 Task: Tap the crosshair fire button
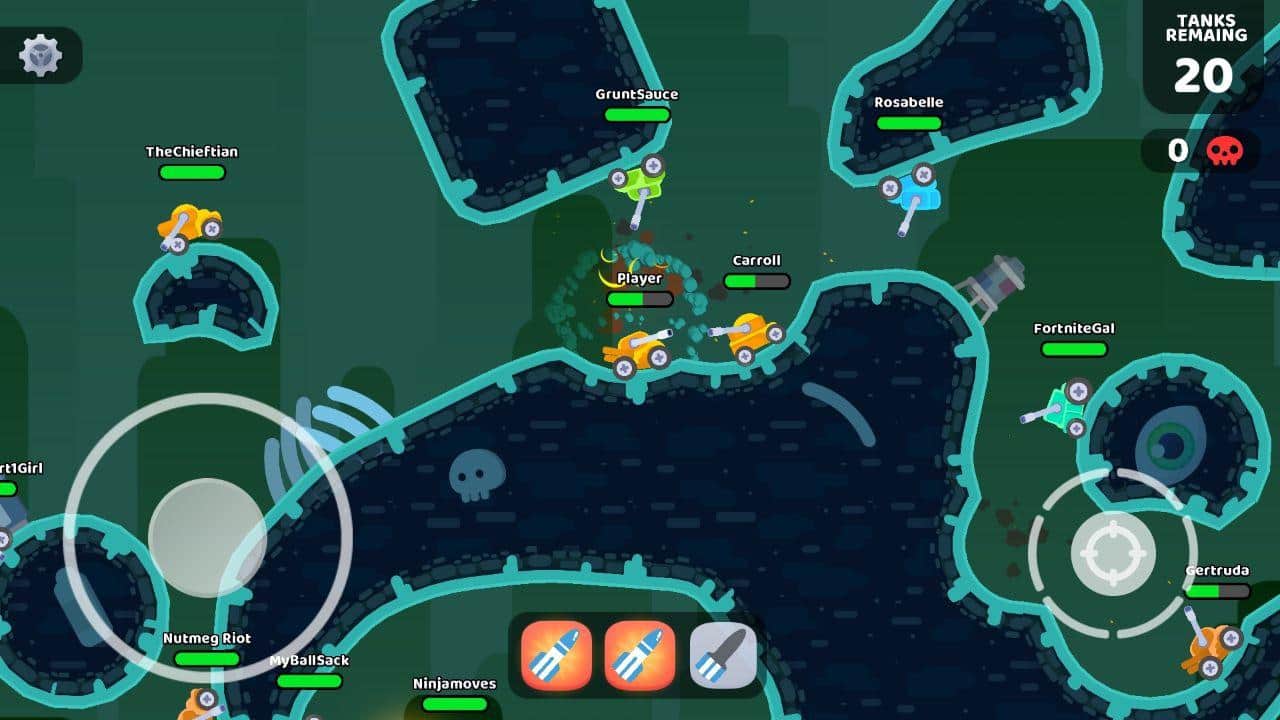[1112, 553]
